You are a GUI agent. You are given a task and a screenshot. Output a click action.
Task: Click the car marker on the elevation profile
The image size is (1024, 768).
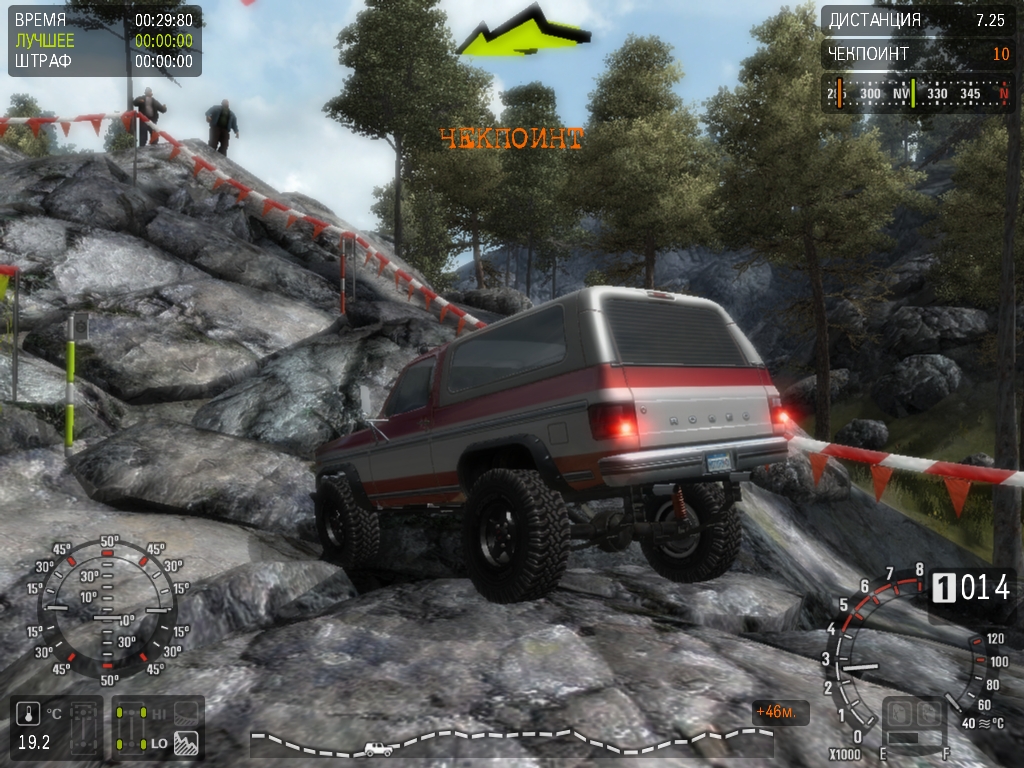pyautogui.click(x=378, y=748)
